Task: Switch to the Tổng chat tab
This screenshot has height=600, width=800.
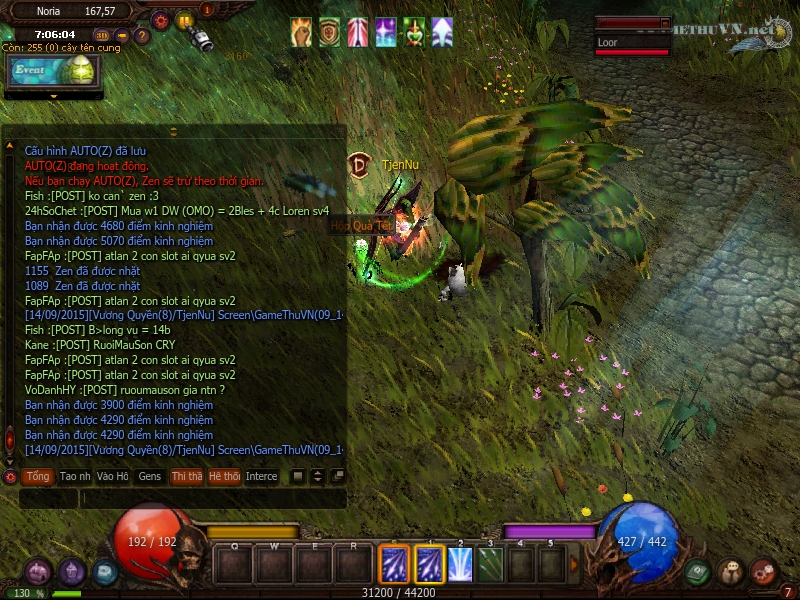Action: coord(38,477)
